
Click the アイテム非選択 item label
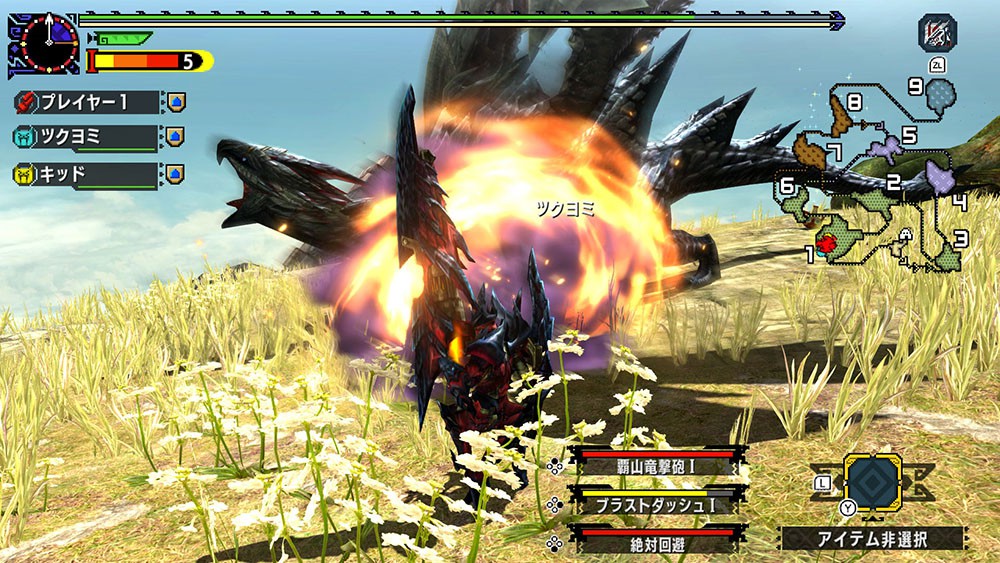(x=872, y=539)
